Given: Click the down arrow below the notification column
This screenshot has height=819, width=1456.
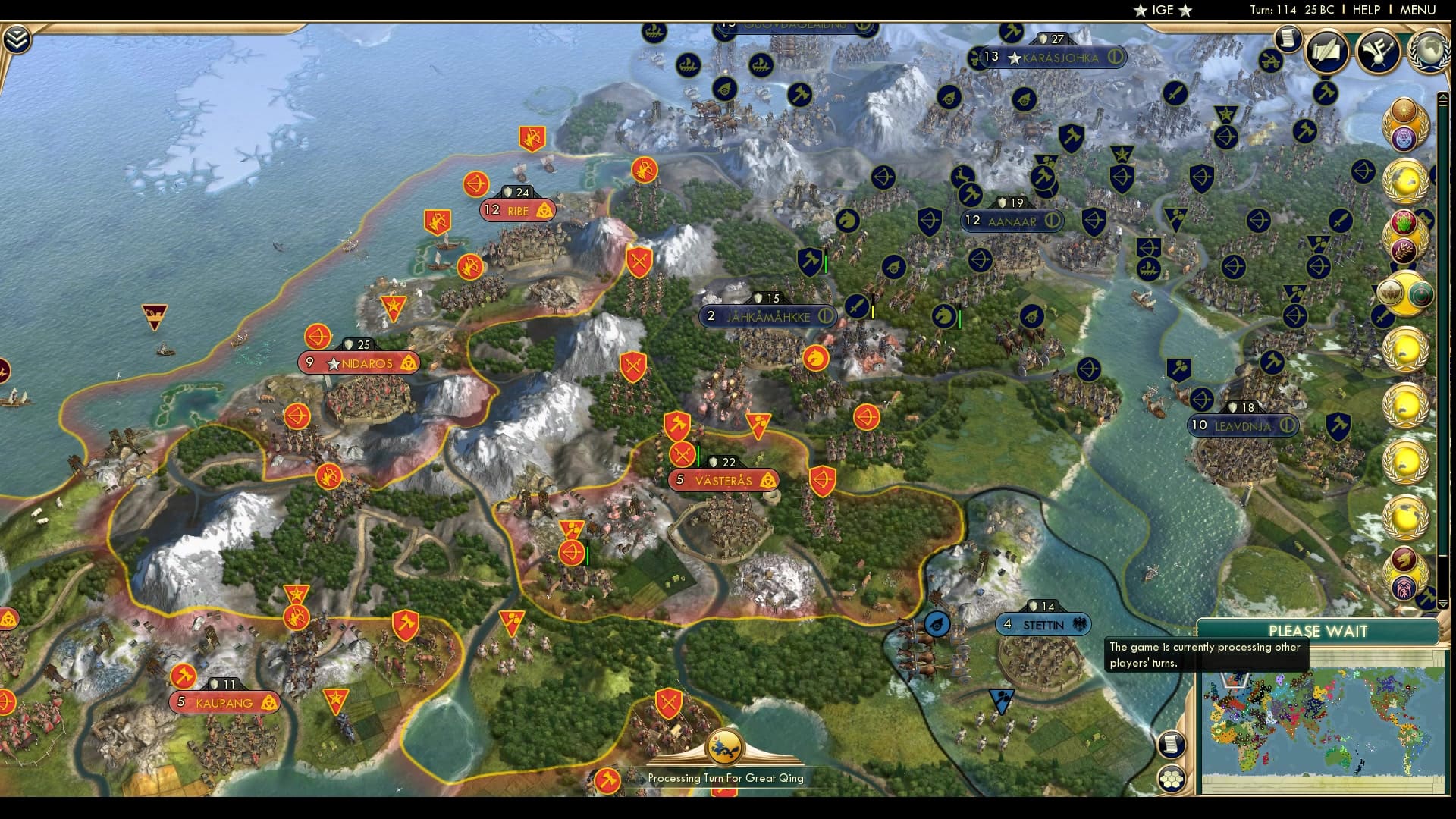Looking at the screenshot, I should (1443, 604).
